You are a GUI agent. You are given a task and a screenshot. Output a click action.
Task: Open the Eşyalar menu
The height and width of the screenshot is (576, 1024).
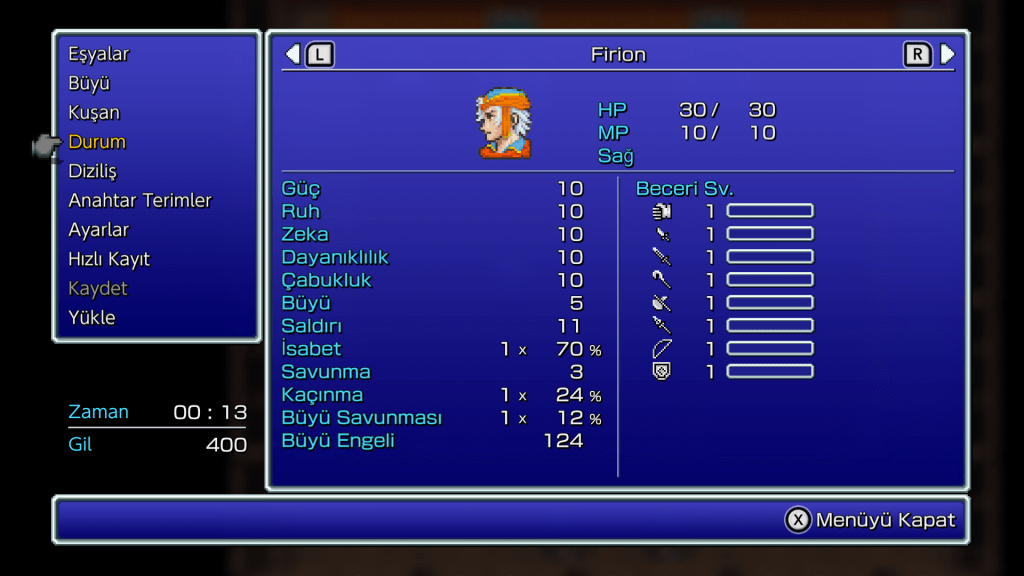[x=98, y=54]
